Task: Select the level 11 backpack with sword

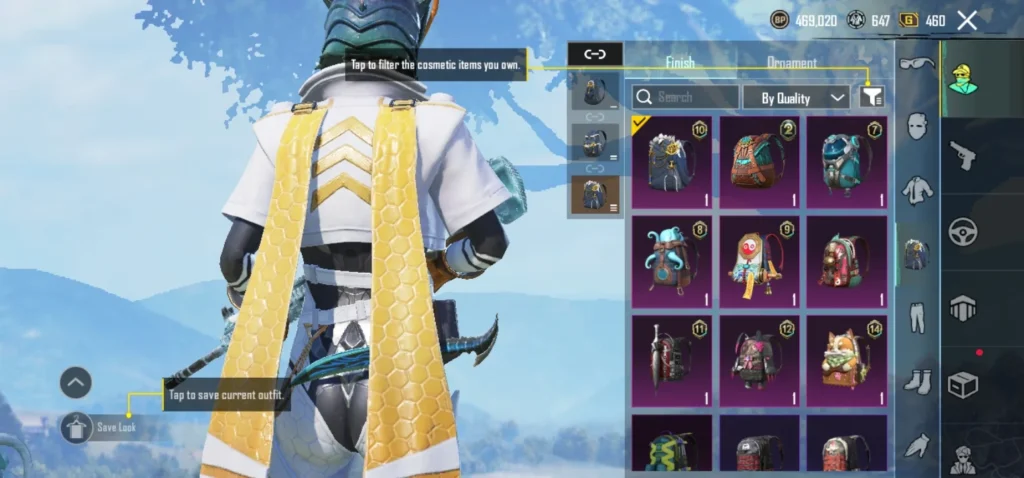Action: 671,360
